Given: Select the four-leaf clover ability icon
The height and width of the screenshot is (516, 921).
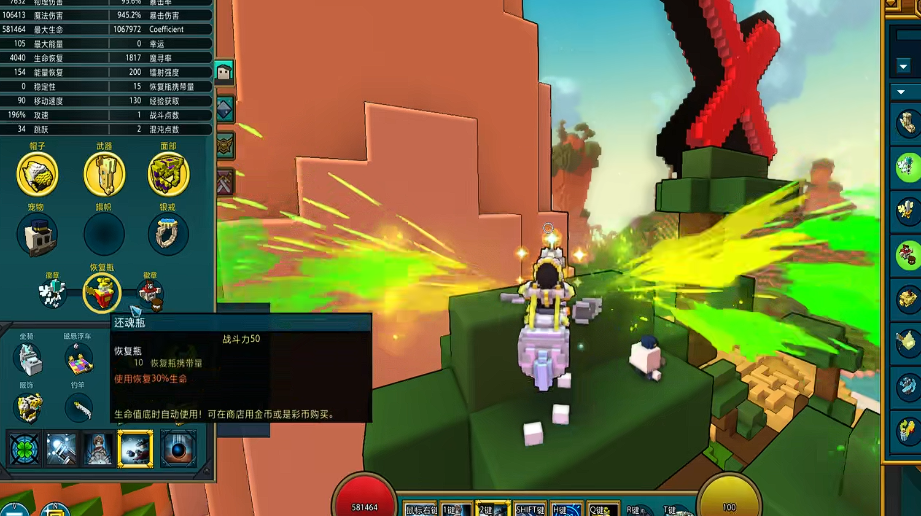Looking at the screenshot, I should coord(24,449).
